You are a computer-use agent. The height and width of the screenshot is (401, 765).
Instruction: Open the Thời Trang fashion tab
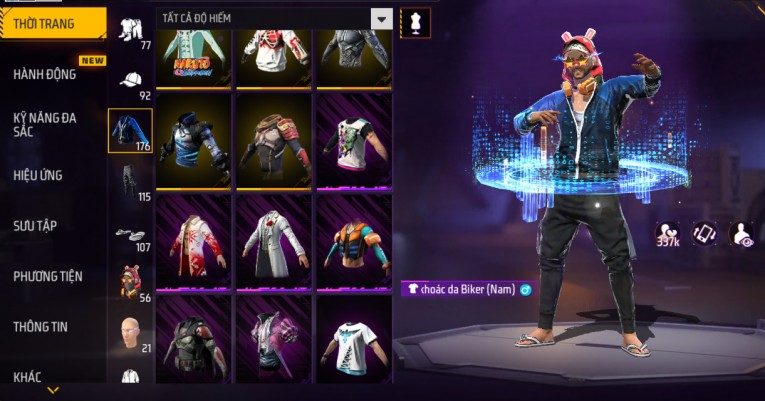click(52, 24)
